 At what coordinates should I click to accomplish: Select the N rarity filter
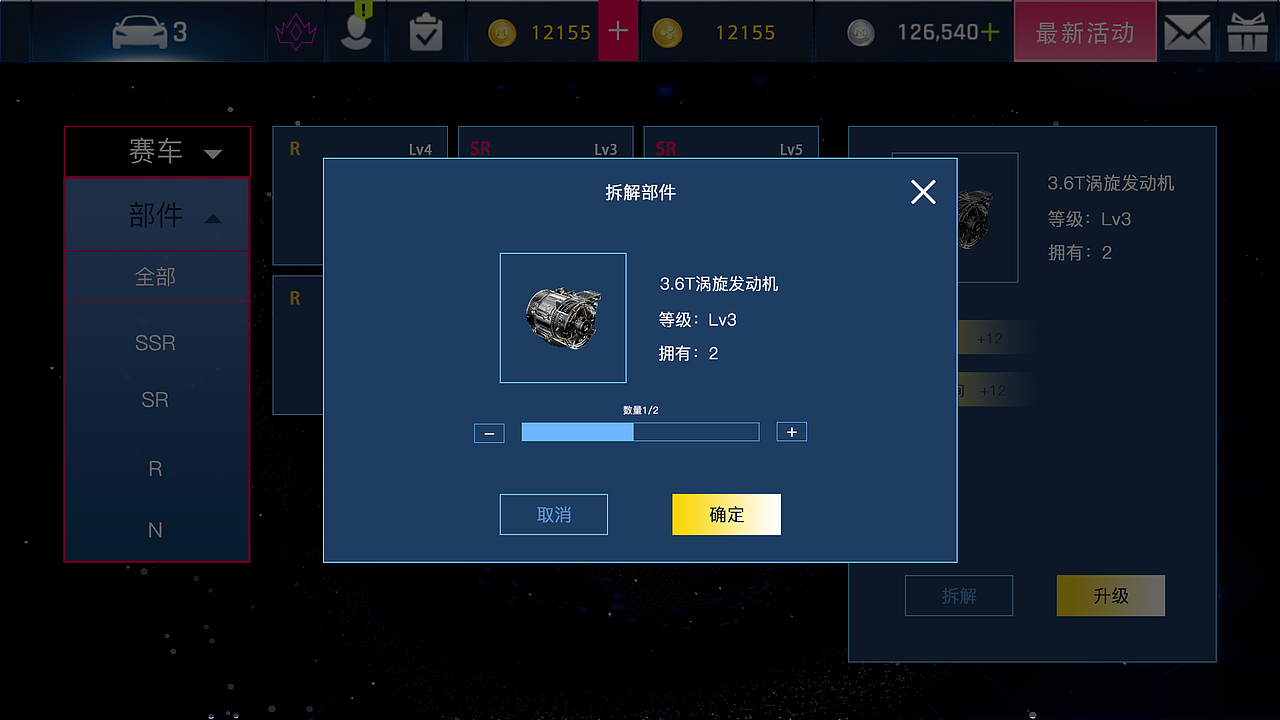click(x=155, y=530)
